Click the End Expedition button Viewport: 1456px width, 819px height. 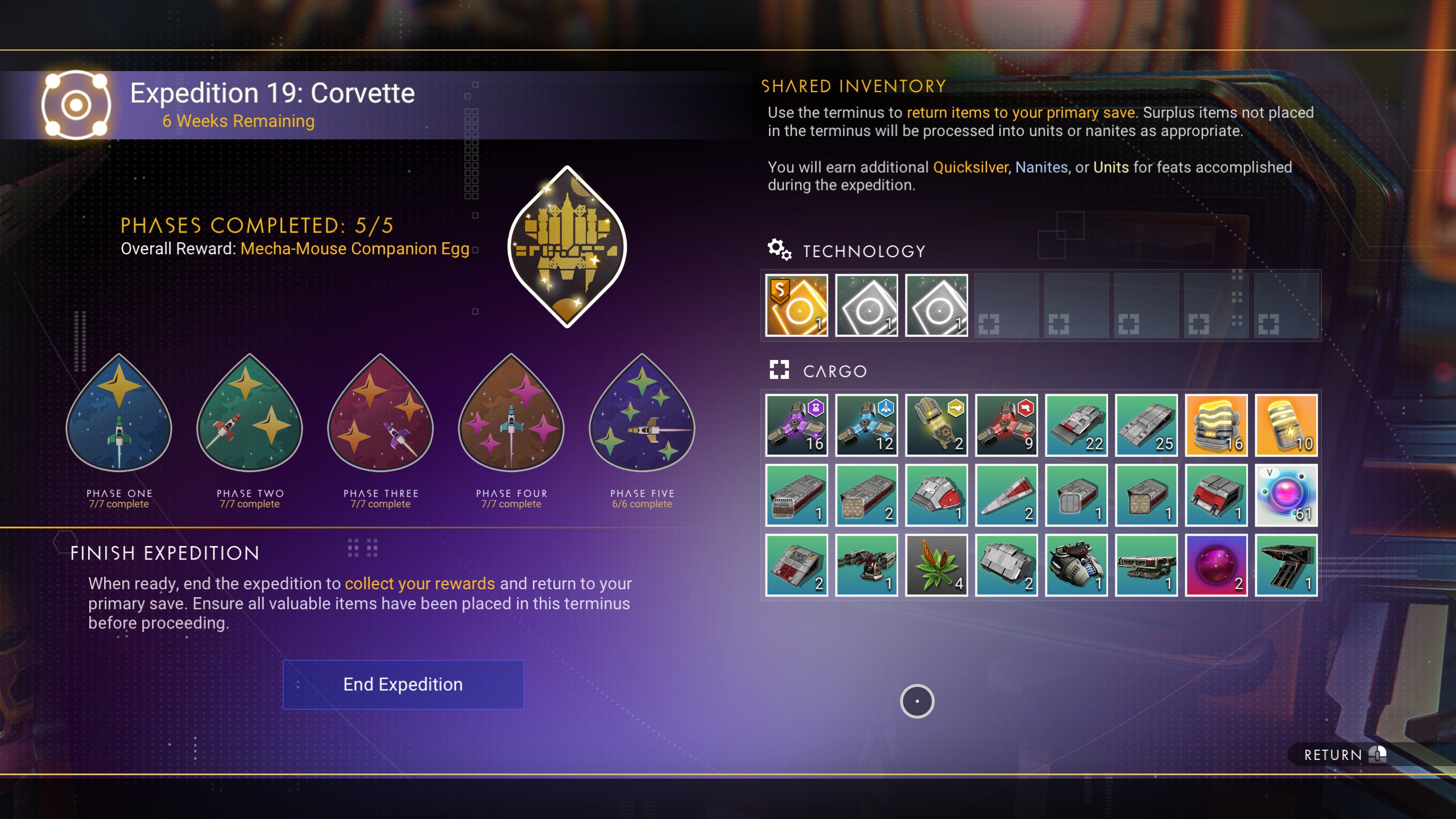403,684
